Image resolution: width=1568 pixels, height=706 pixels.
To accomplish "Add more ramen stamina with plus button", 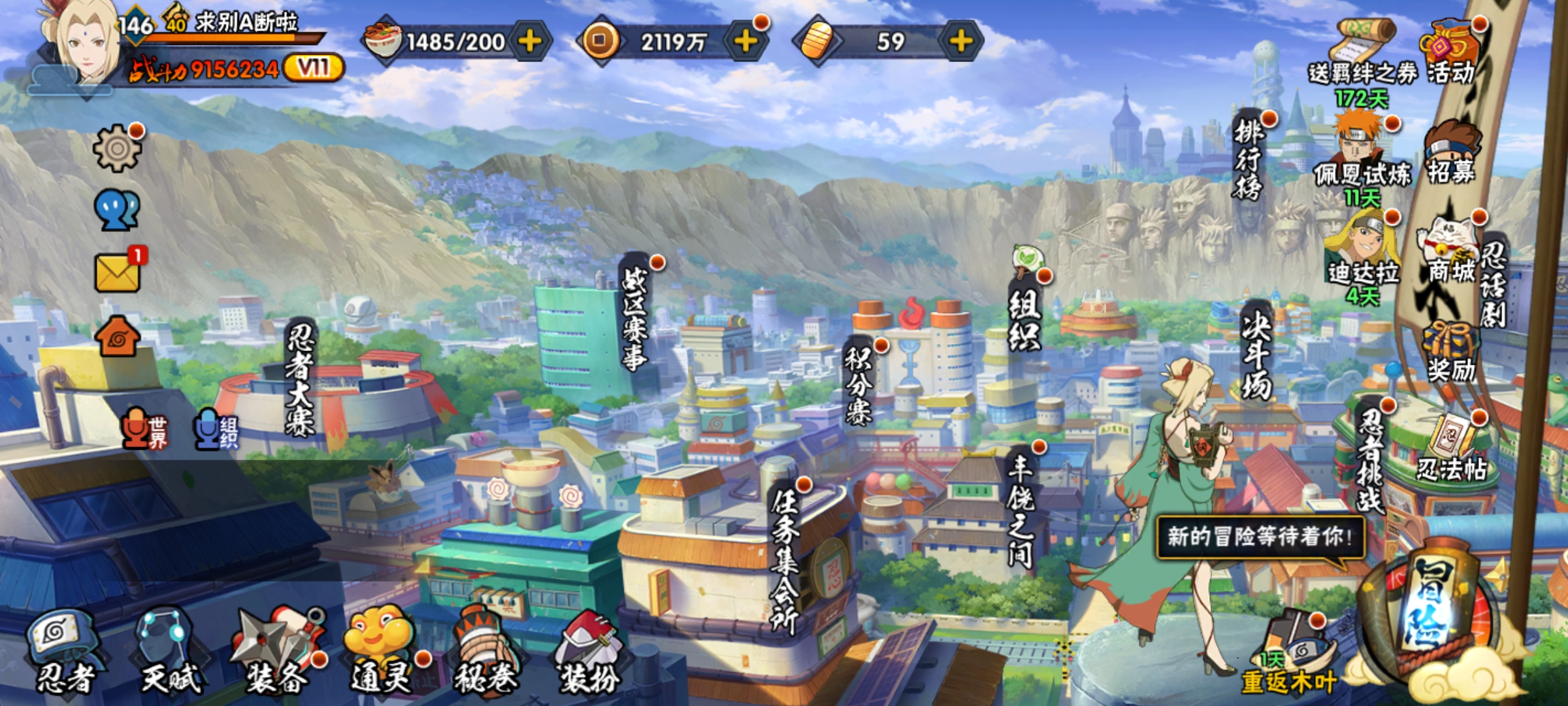I will 530,41.
